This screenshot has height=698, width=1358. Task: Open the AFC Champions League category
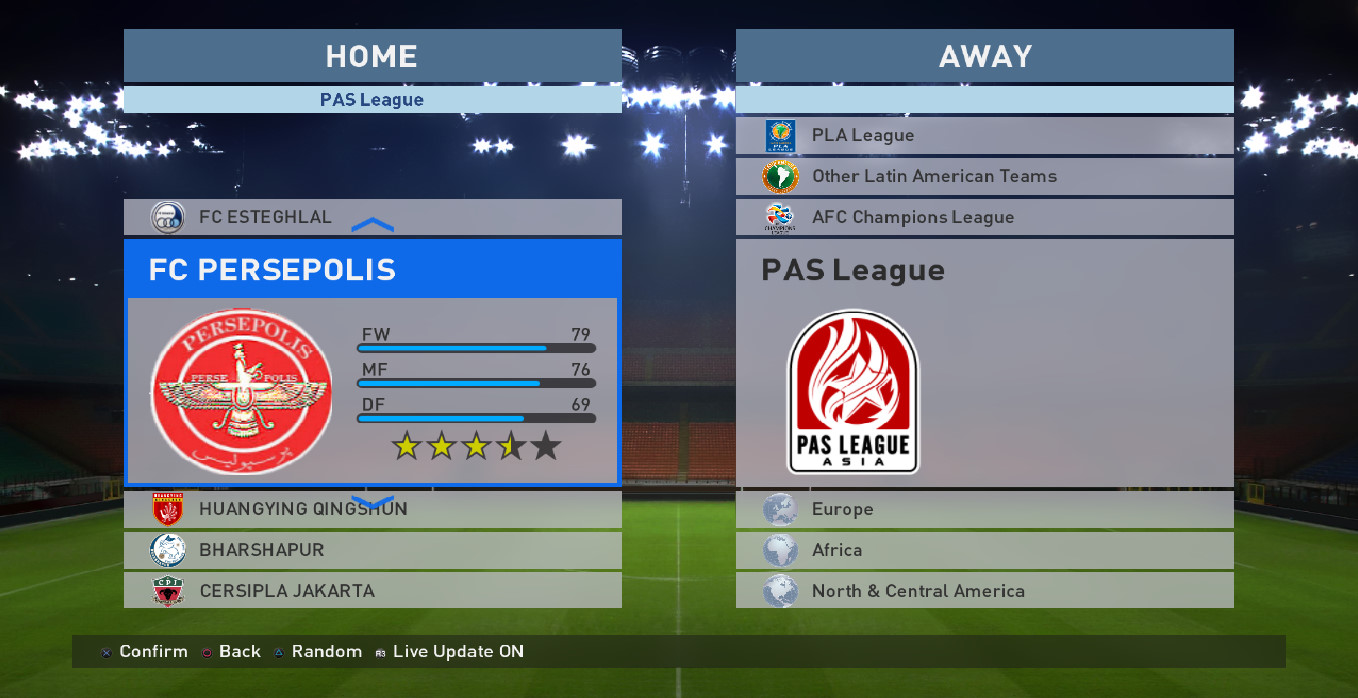pos(984,217)
